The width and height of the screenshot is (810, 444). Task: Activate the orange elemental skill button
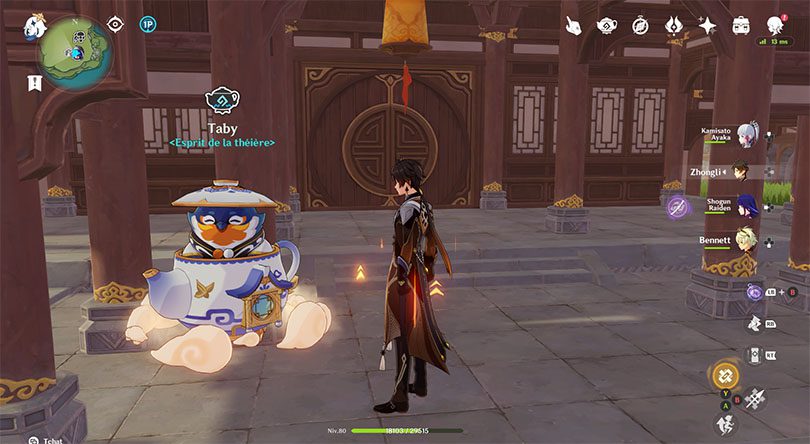pyautogui.click(x=725, y=377)
